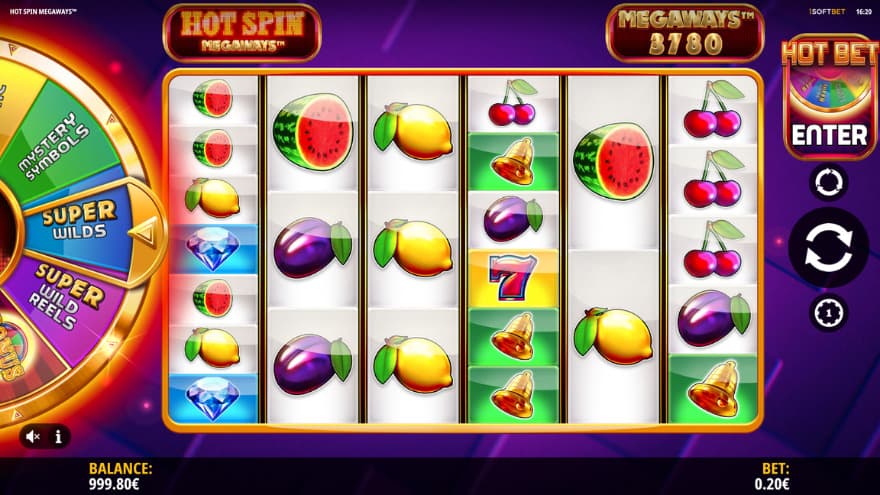
Task: Enter the Hot Bet feature
Action: point(829,135)
